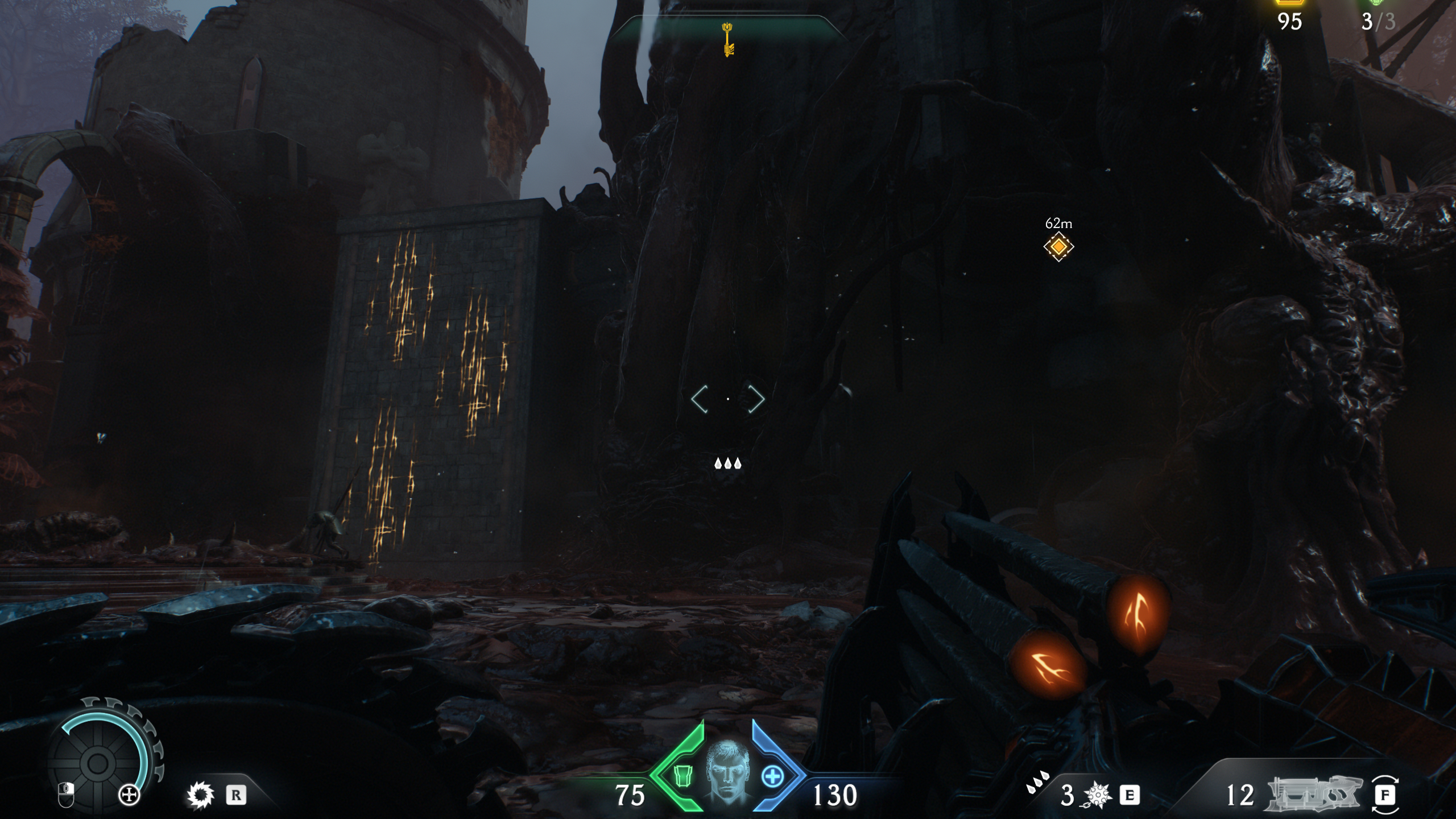Click the mouse input icon beside weapon wheel
This screenshot has height=819, width=1456.
click(x=66, y=796)
